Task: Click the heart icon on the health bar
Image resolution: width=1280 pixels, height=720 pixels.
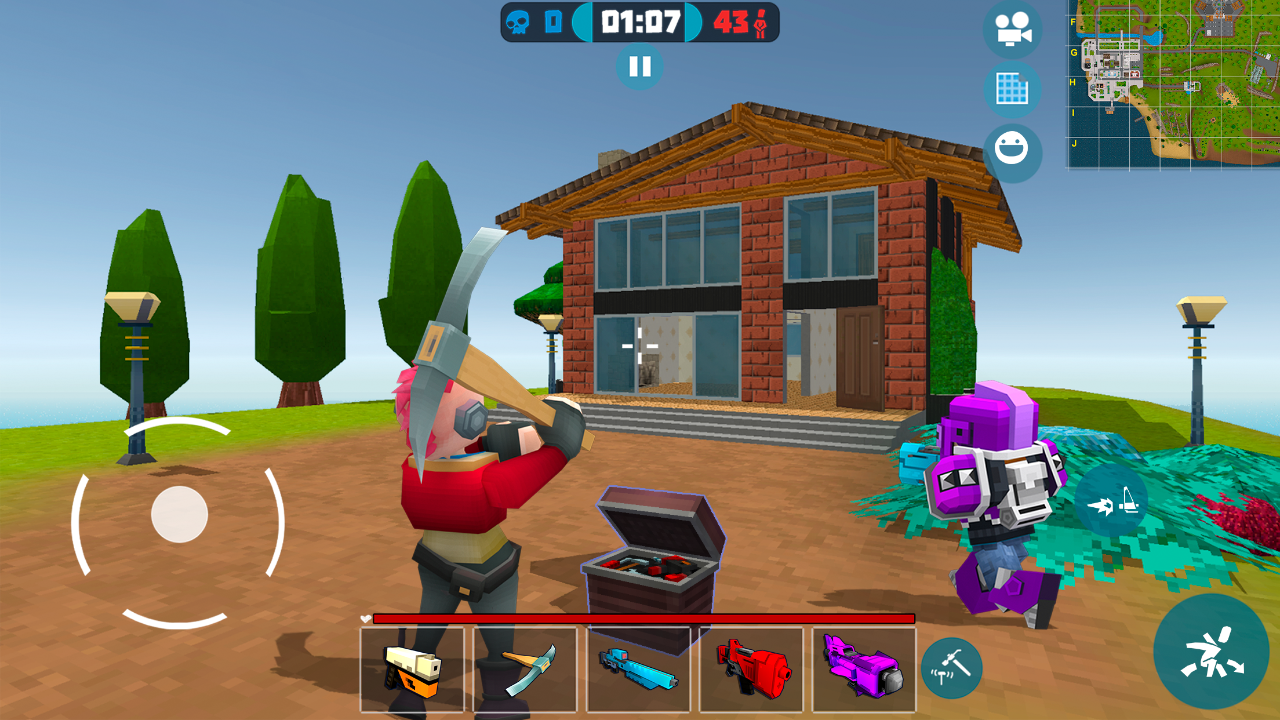Action: pyautogui.click(x=364, y=620)
